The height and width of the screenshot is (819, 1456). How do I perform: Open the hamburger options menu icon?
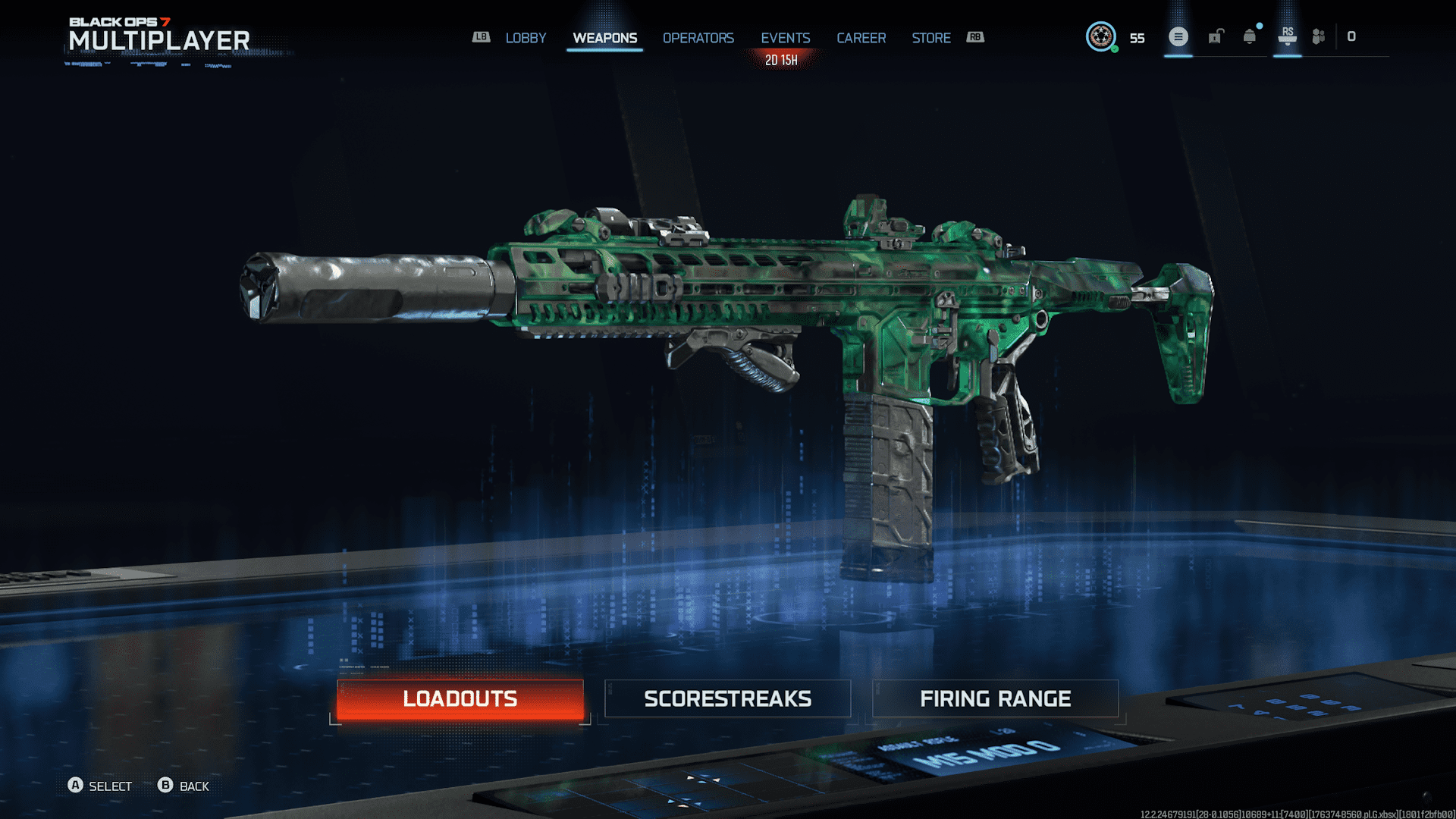(x=1178, y=36)
